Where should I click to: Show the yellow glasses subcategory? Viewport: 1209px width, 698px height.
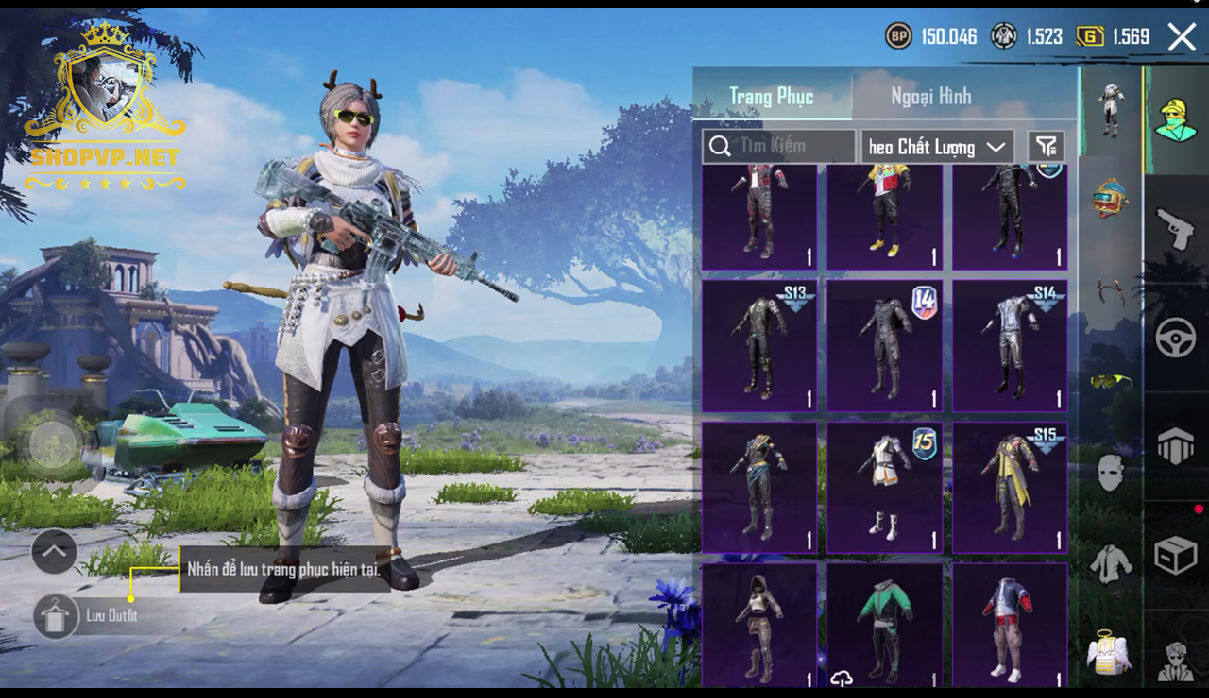pyautogui.click(x=1110, y=381)
